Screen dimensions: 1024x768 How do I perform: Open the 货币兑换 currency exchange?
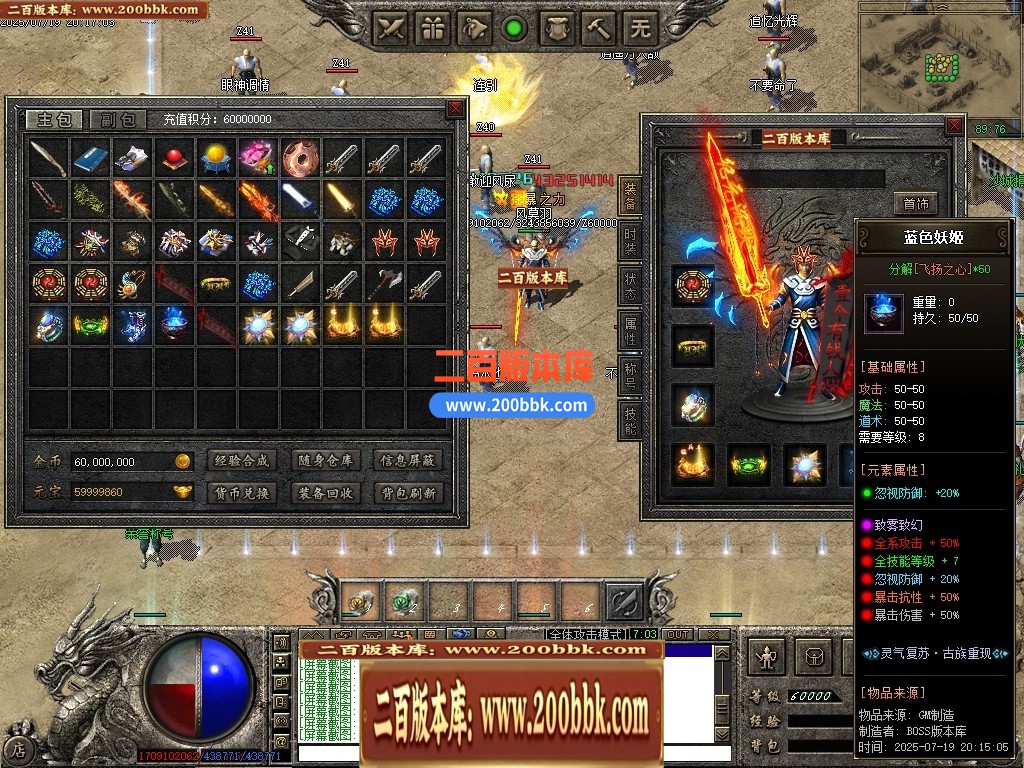pos(241,493)
